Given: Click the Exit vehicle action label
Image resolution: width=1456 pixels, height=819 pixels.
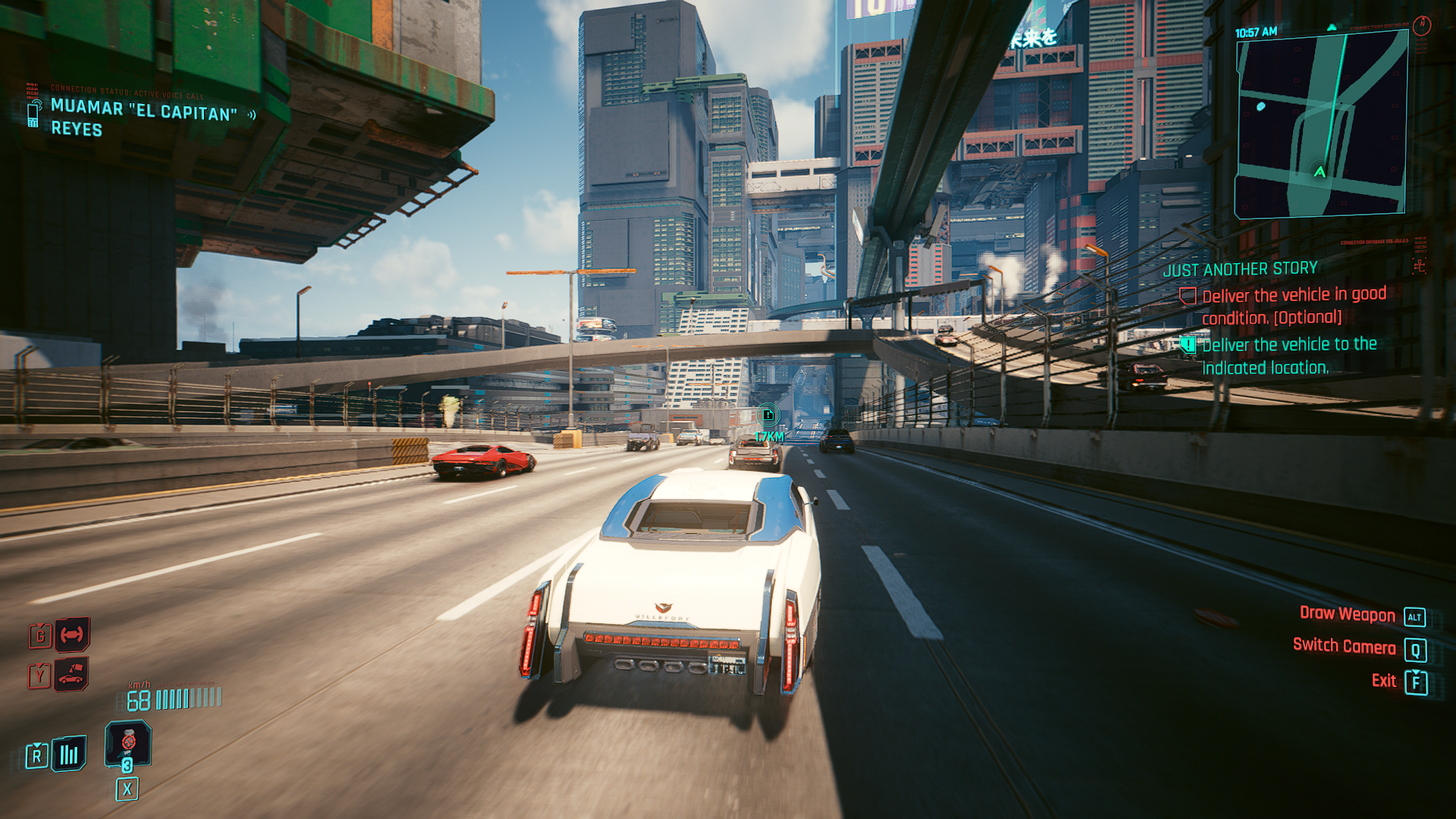Looking at the screenshot, I should 1383,681.
